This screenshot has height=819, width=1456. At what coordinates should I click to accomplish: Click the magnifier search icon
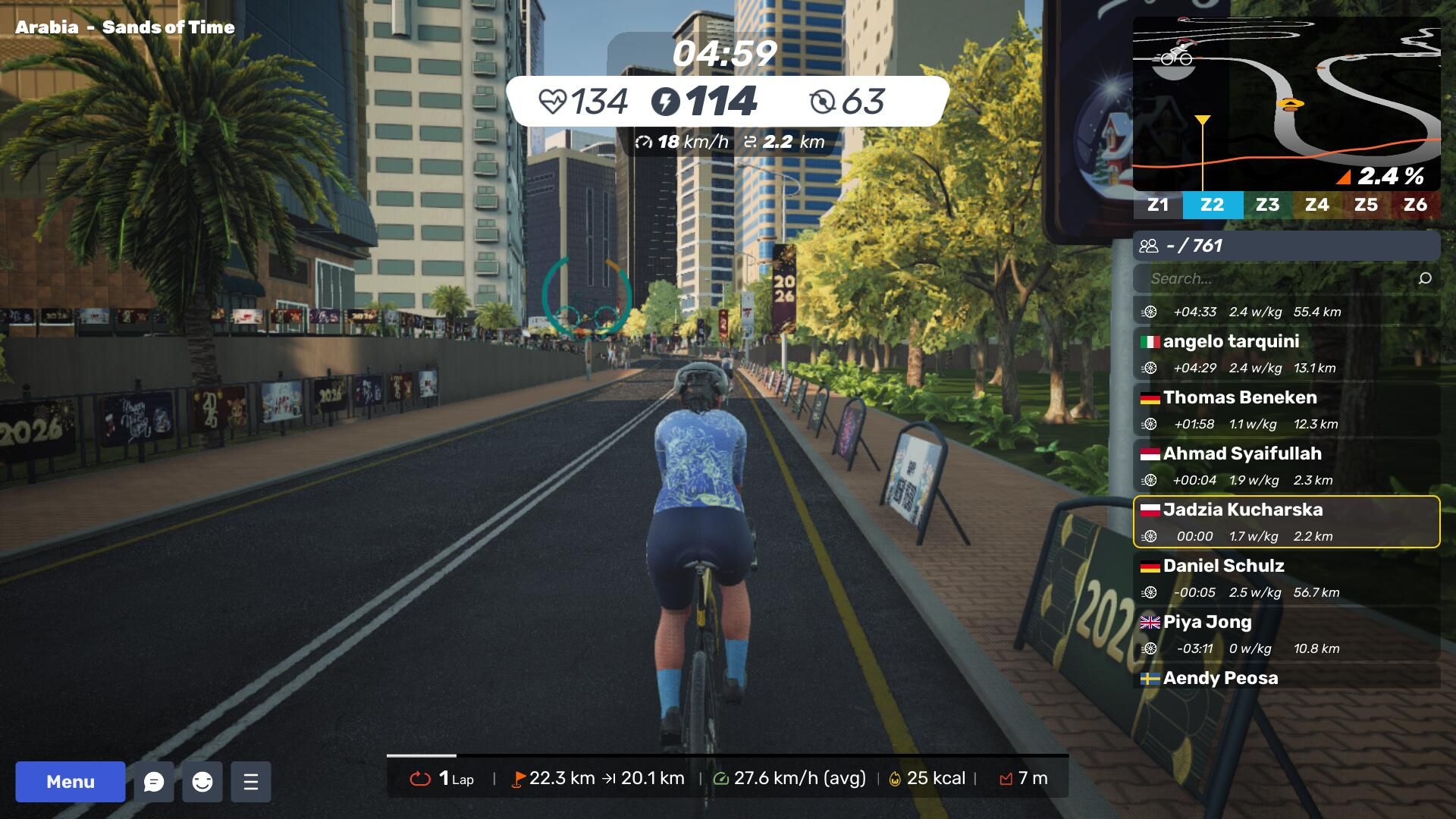[x=1425, y=278]
